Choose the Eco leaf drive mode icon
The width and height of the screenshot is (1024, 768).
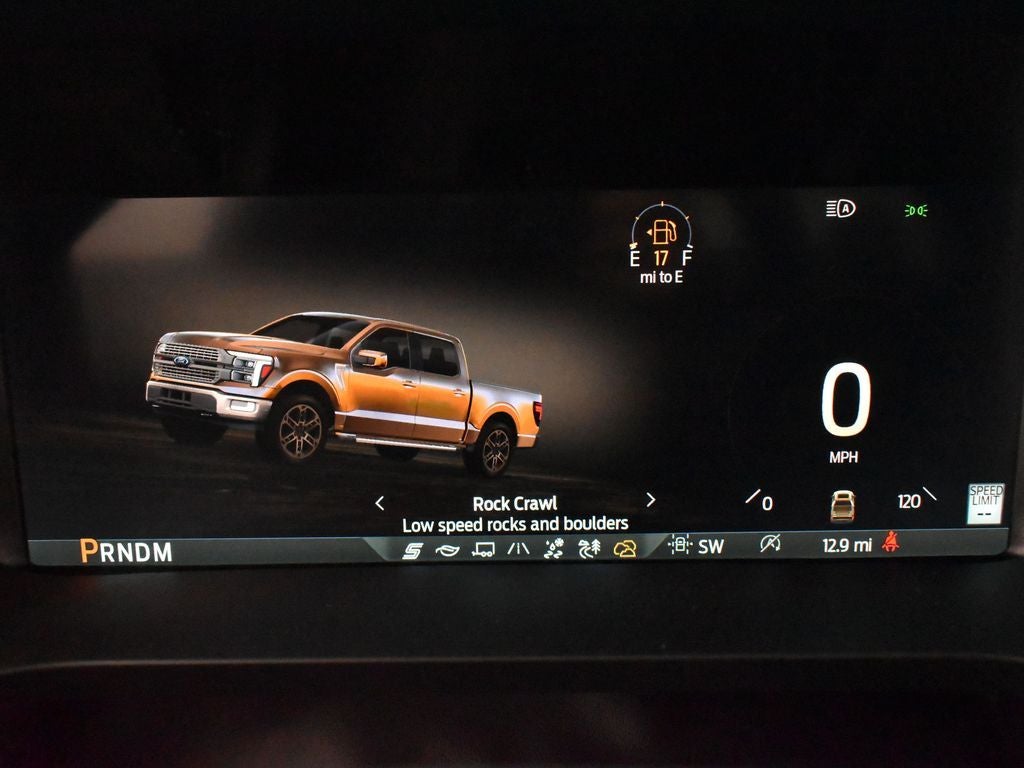447,549
